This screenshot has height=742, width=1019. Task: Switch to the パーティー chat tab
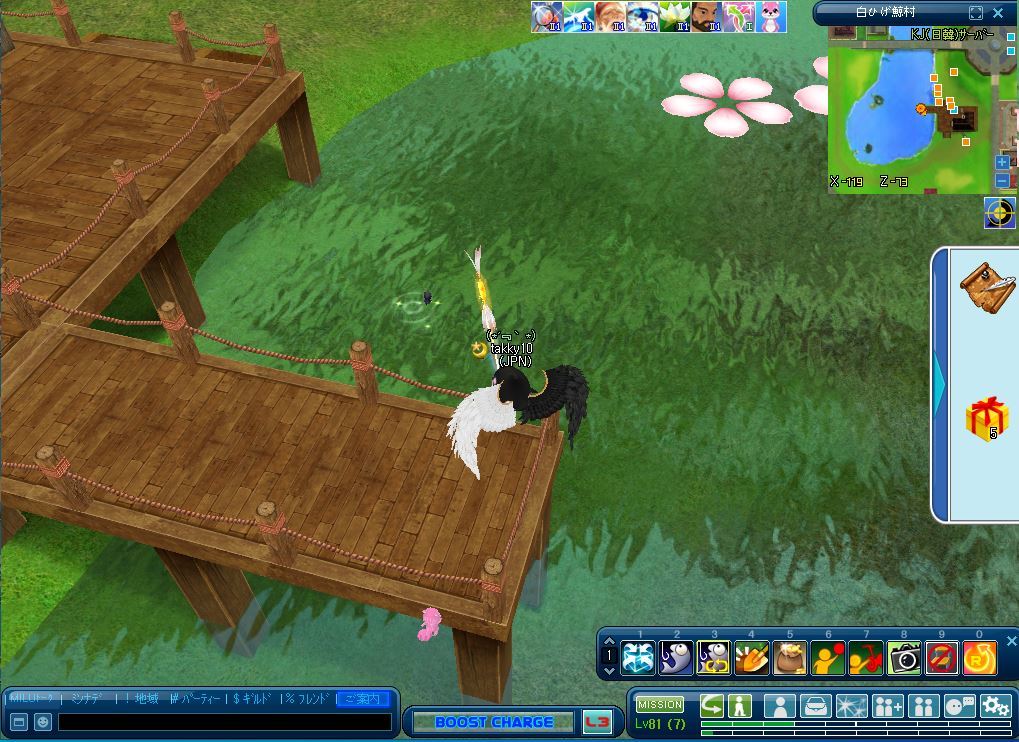[x=198, y=698]
